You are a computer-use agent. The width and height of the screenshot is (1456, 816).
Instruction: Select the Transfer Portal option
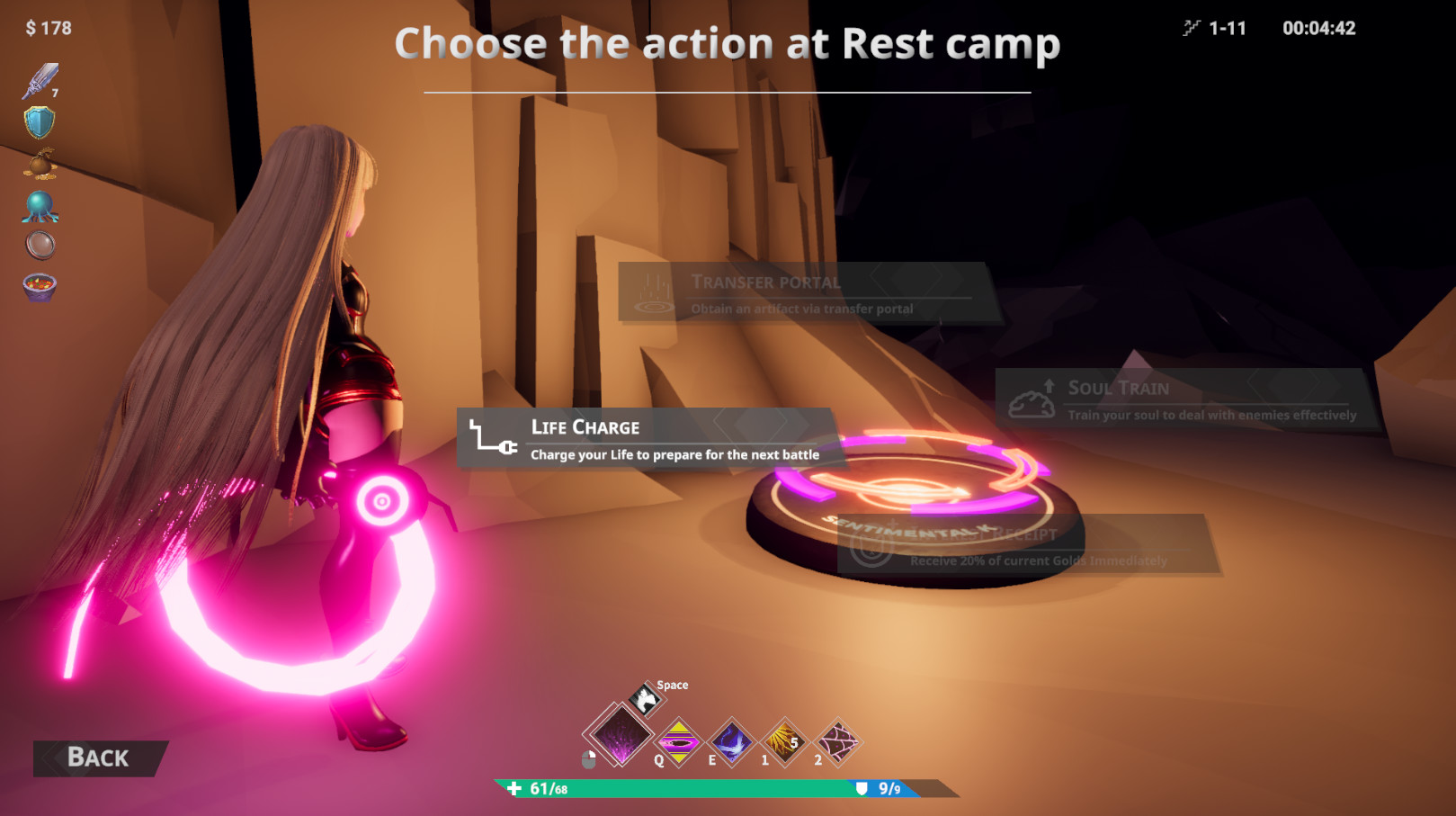pyautogui.click(x=803, y=292)
